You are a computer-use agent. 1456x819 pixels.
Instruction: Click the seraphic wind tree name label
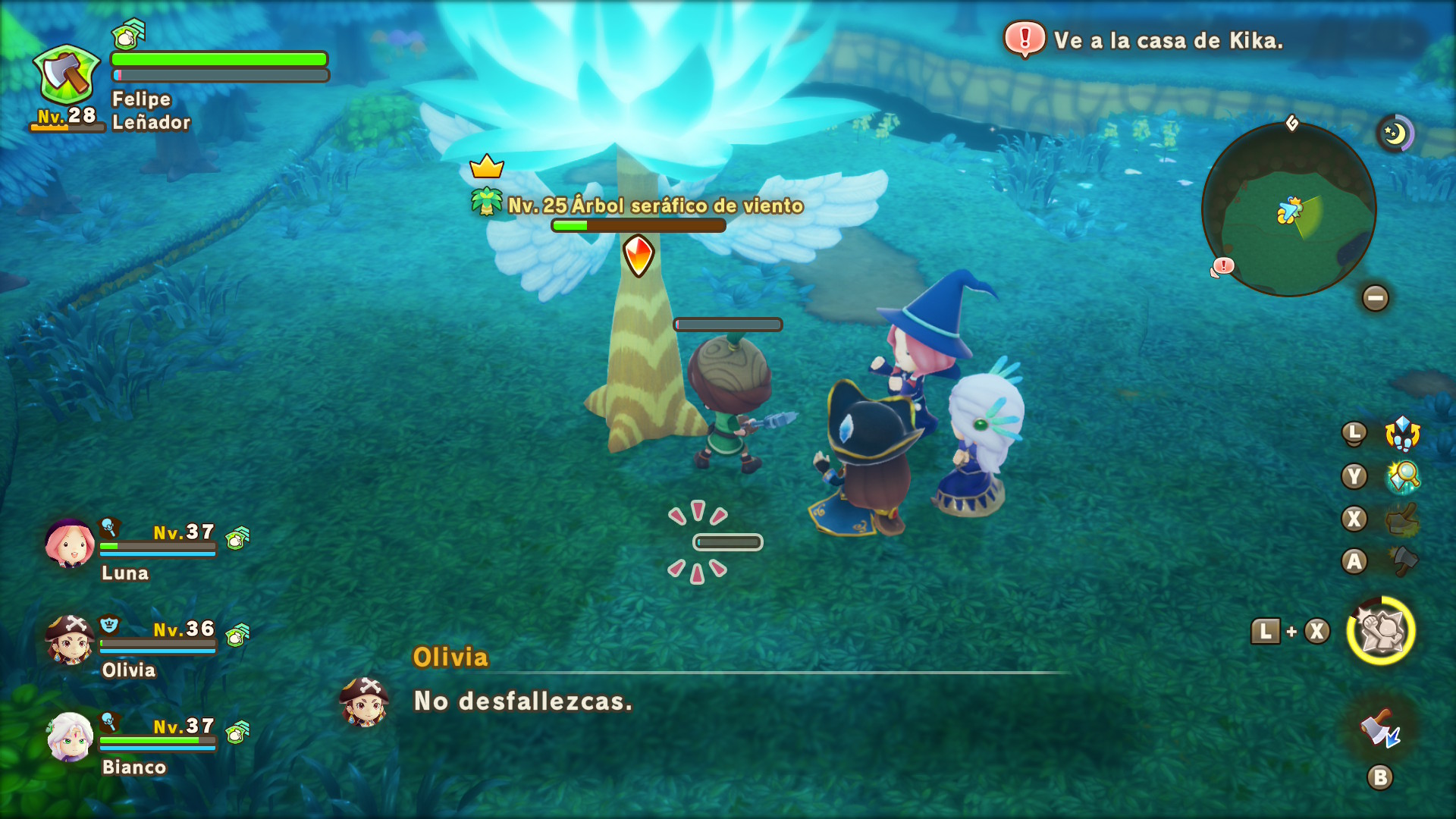tap(655, 206)
